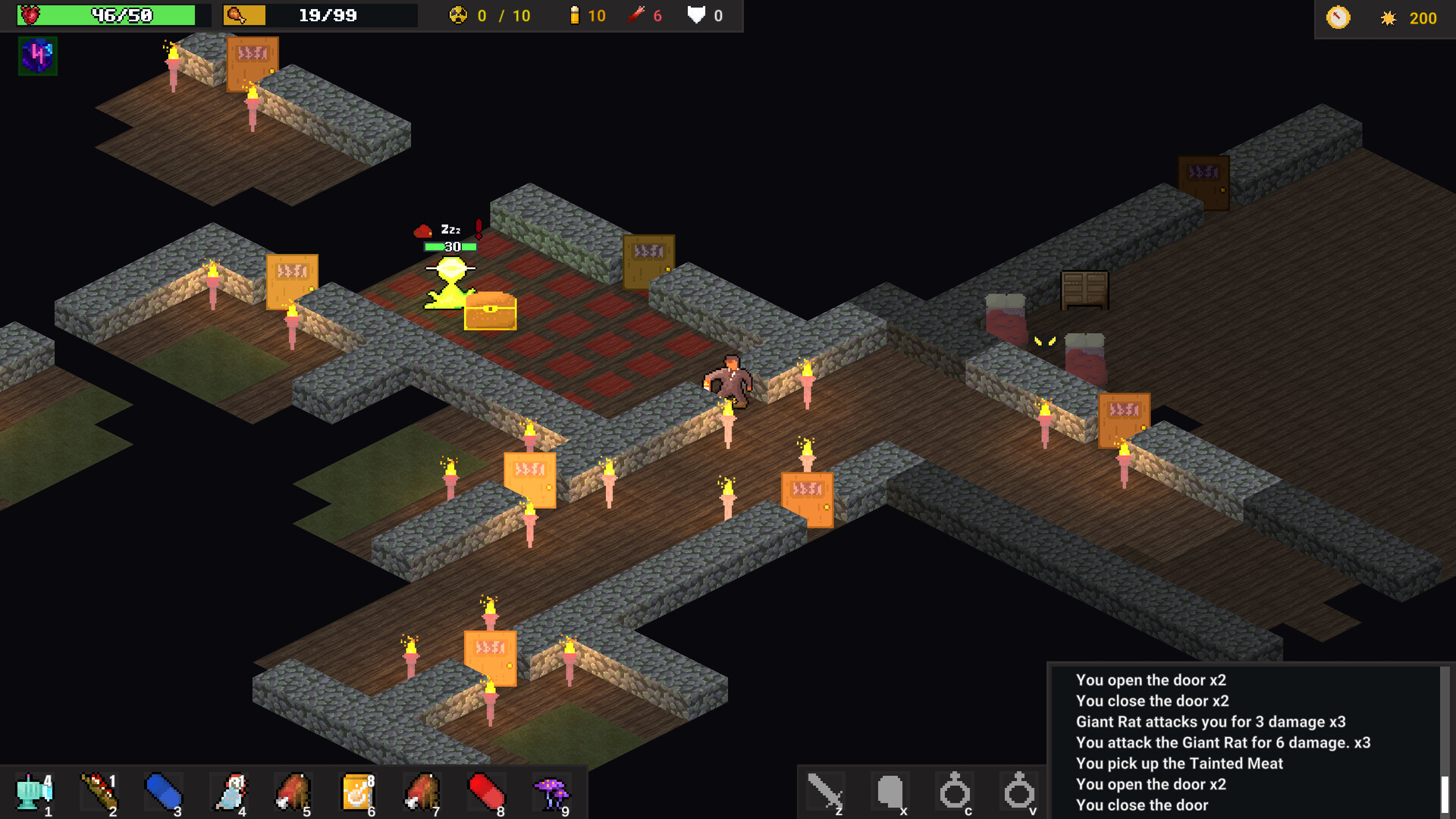Select the ring slot labeled V
1456x819 pixels.
tap(1019, 792)
